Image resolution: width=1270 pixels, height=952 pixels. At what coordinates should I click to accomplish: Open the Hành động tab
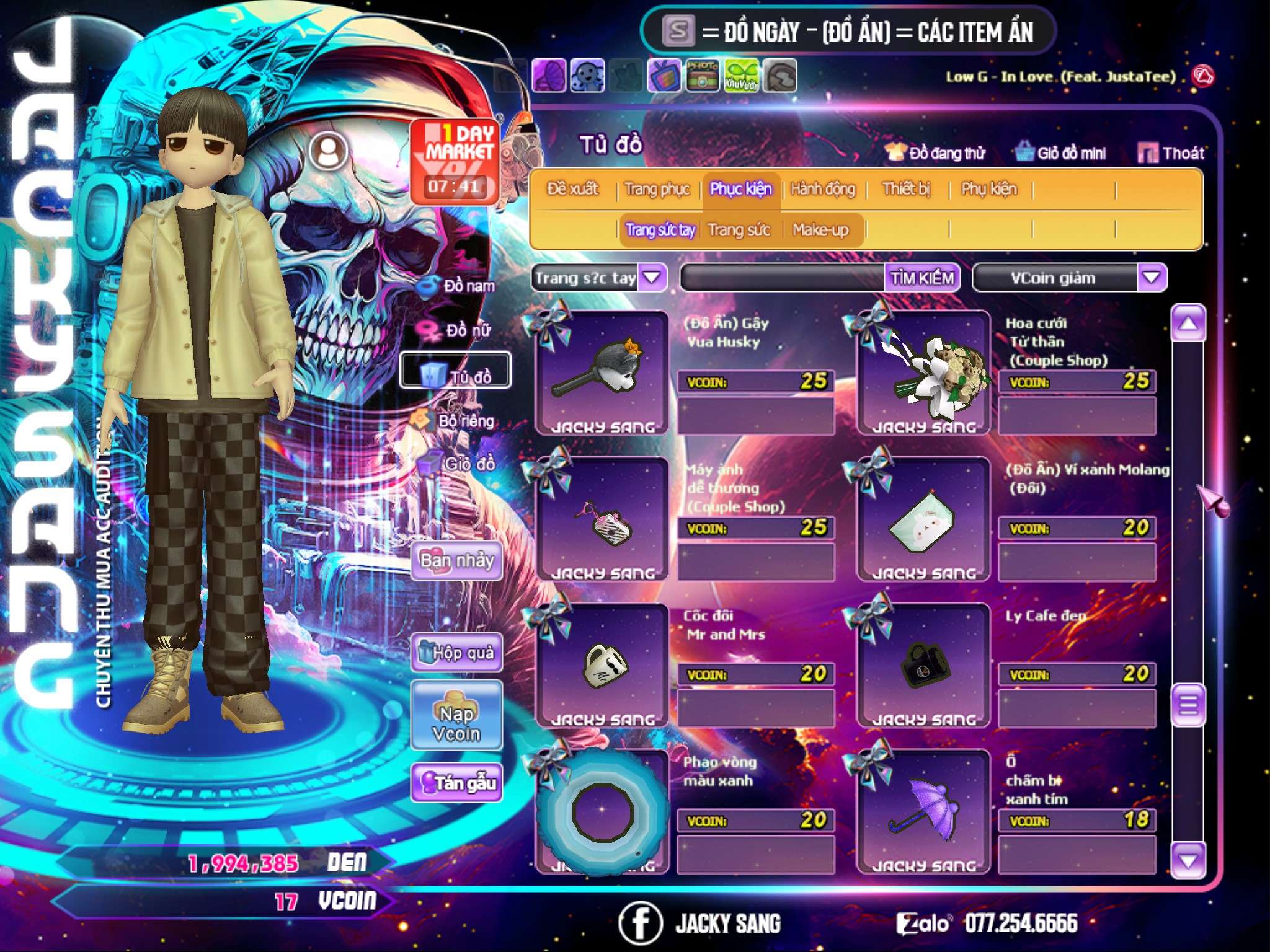tap(822, 189)
